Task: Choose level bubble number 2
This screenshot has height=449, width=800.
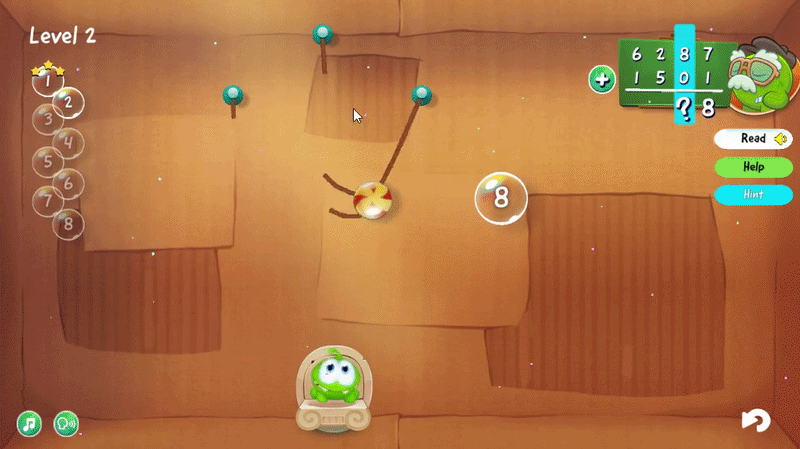Action: click(x=68, y=101)
